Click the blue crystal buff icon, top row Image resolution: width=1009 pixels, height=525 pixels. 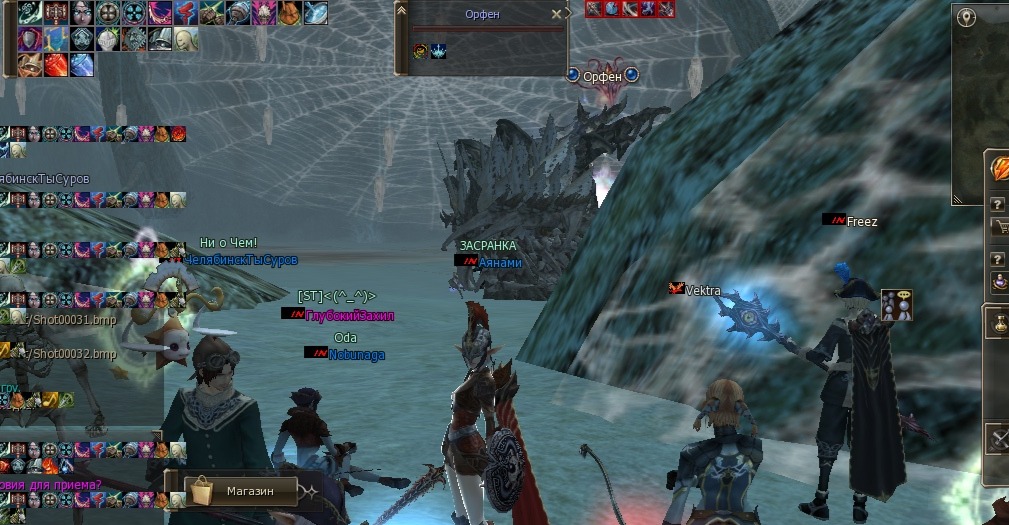[315, 13]
